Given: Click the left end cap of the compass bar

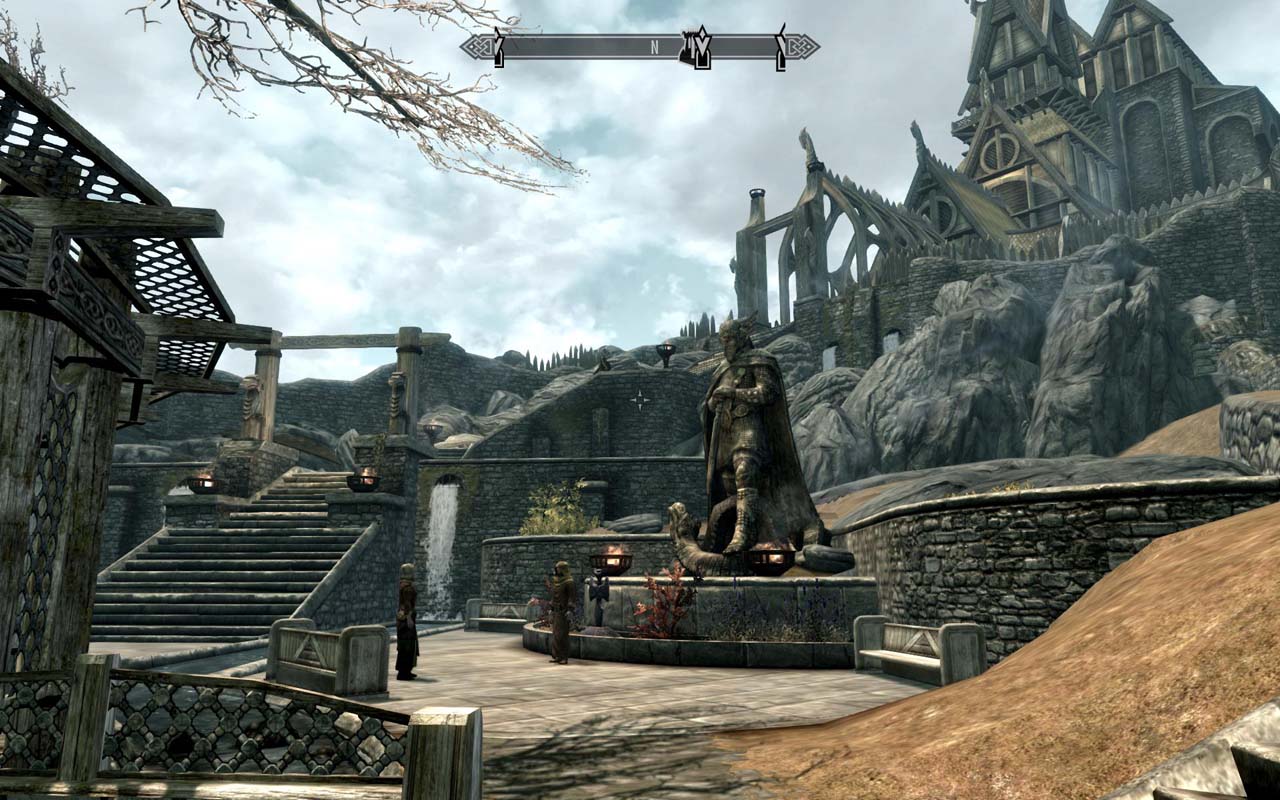Looking at the screenshot, I should pyautogui.click(x=477, y=45).
